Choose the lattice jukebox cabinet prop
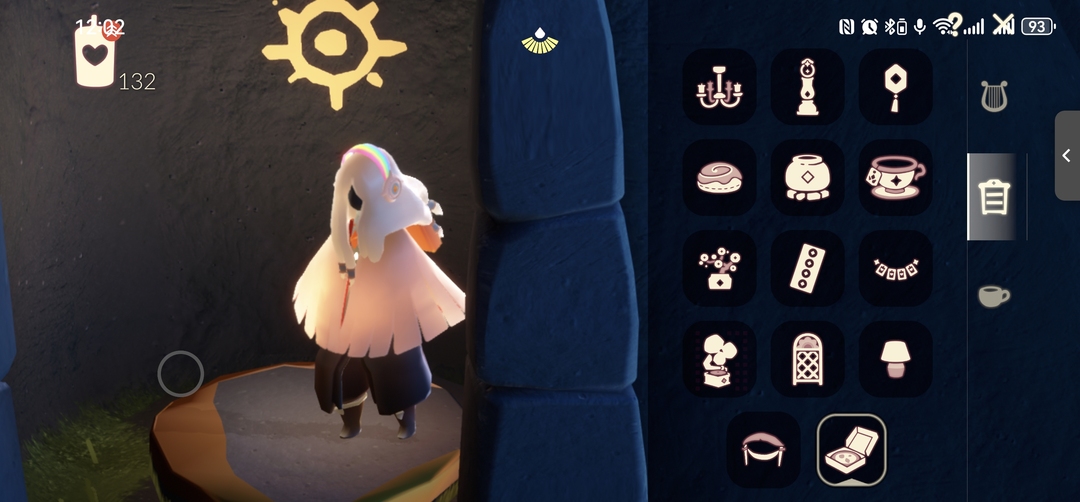Screen dimensions: 1080x502 point(807,358)
